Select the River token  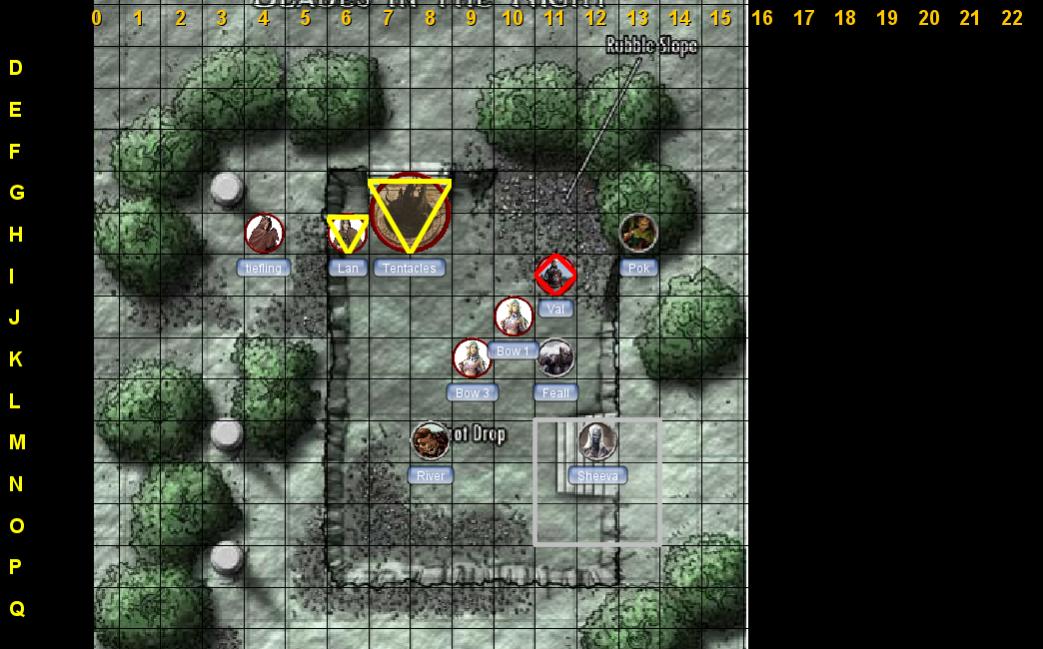tap(430, 441)
